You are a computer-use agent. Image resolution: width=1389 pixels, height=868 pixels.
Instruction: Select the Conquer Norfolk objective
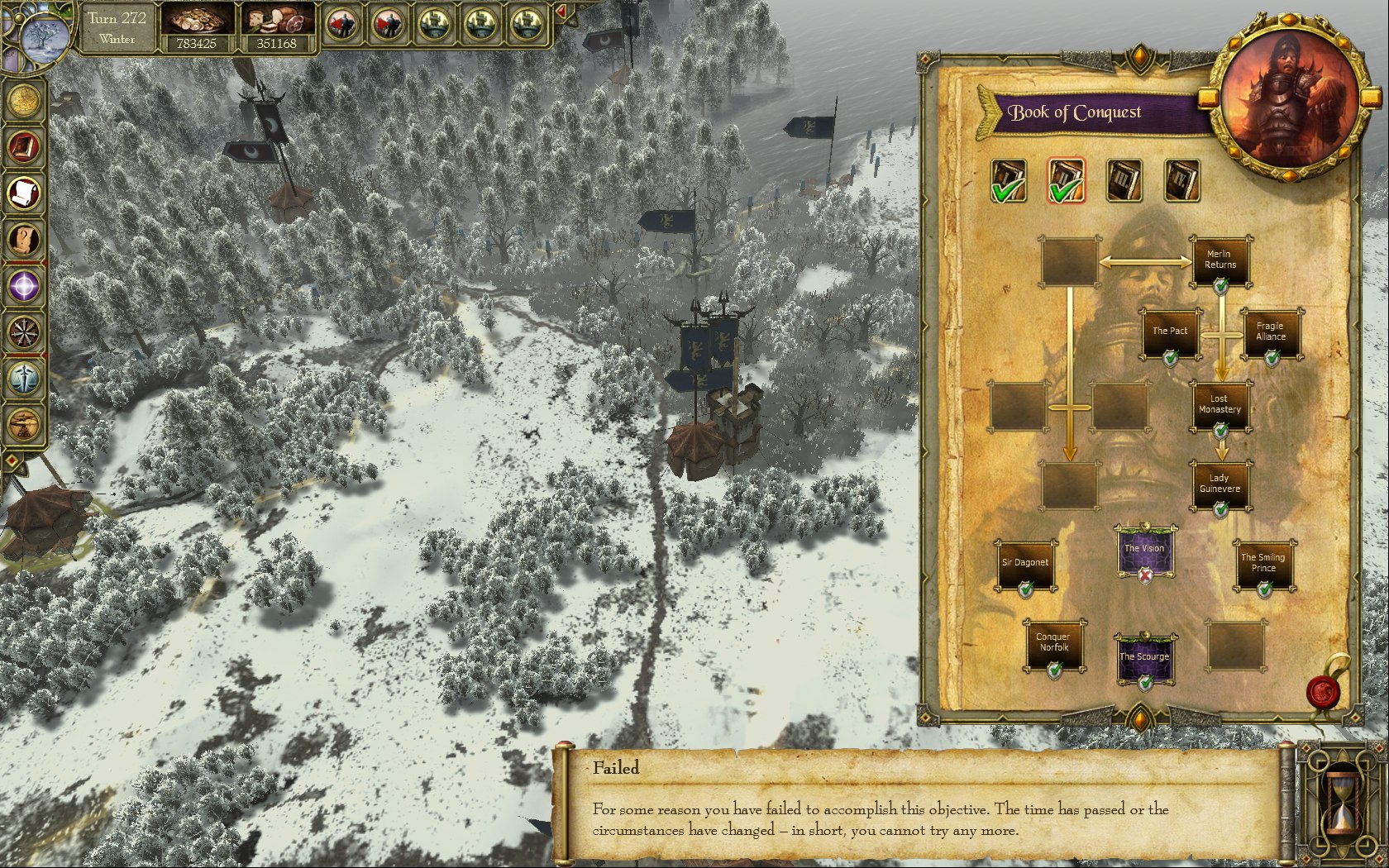[x=1053, y=643]
